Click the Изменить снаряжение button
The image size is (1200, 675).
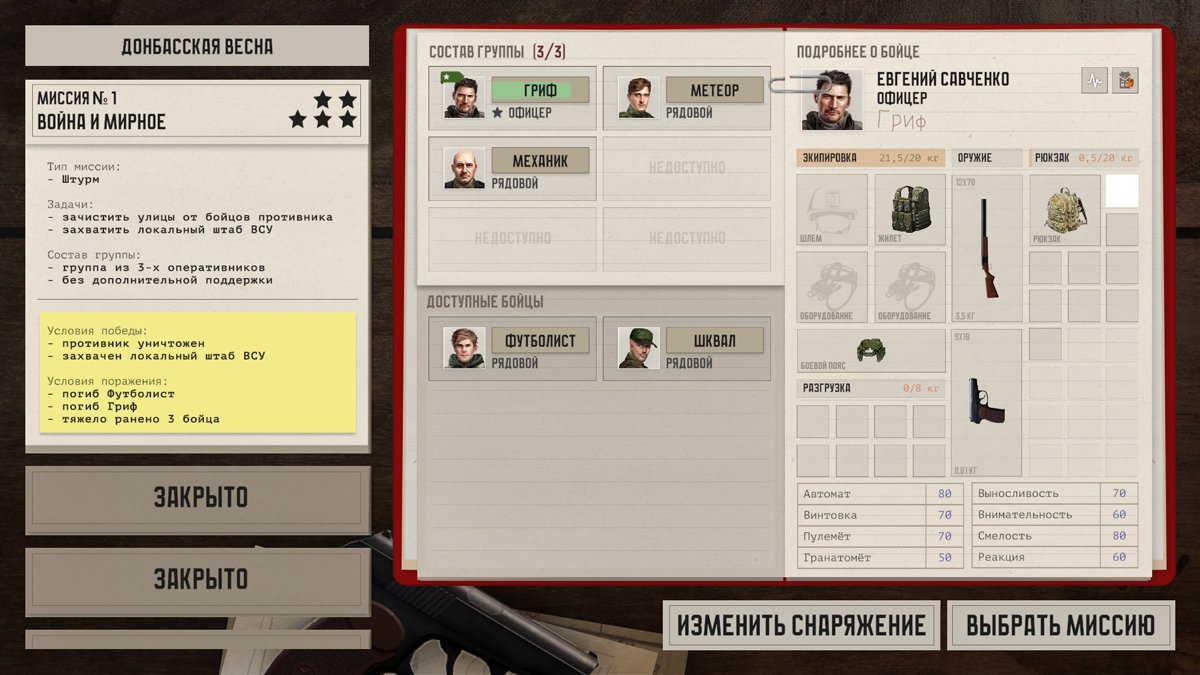[x=801, y=626]
